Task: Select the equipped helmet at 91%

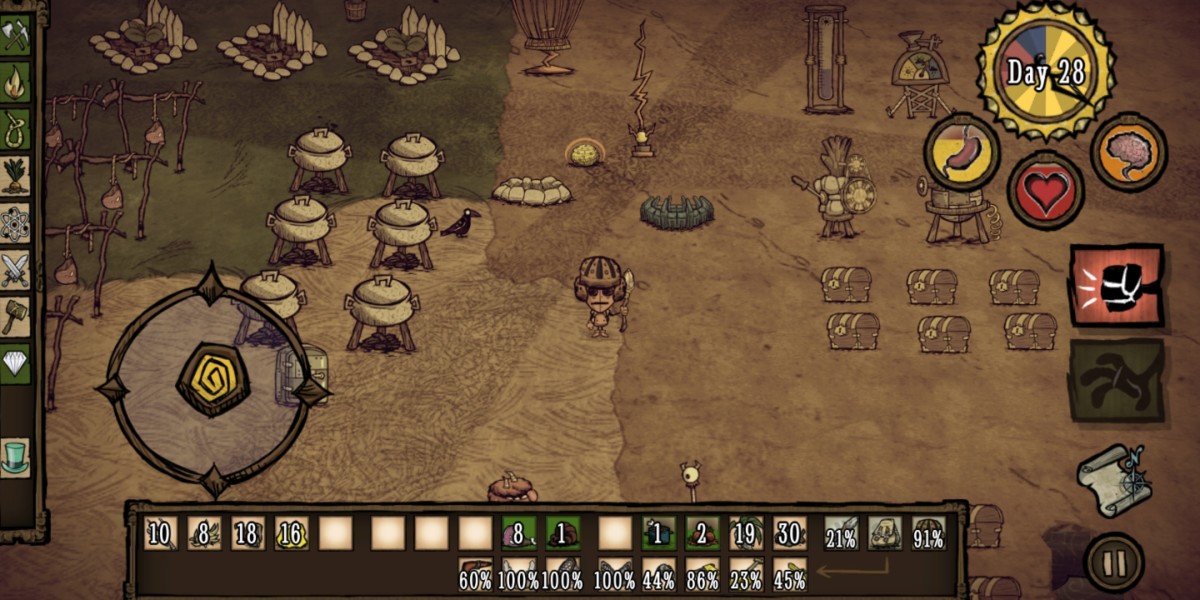Action: (x=929, y=533)
